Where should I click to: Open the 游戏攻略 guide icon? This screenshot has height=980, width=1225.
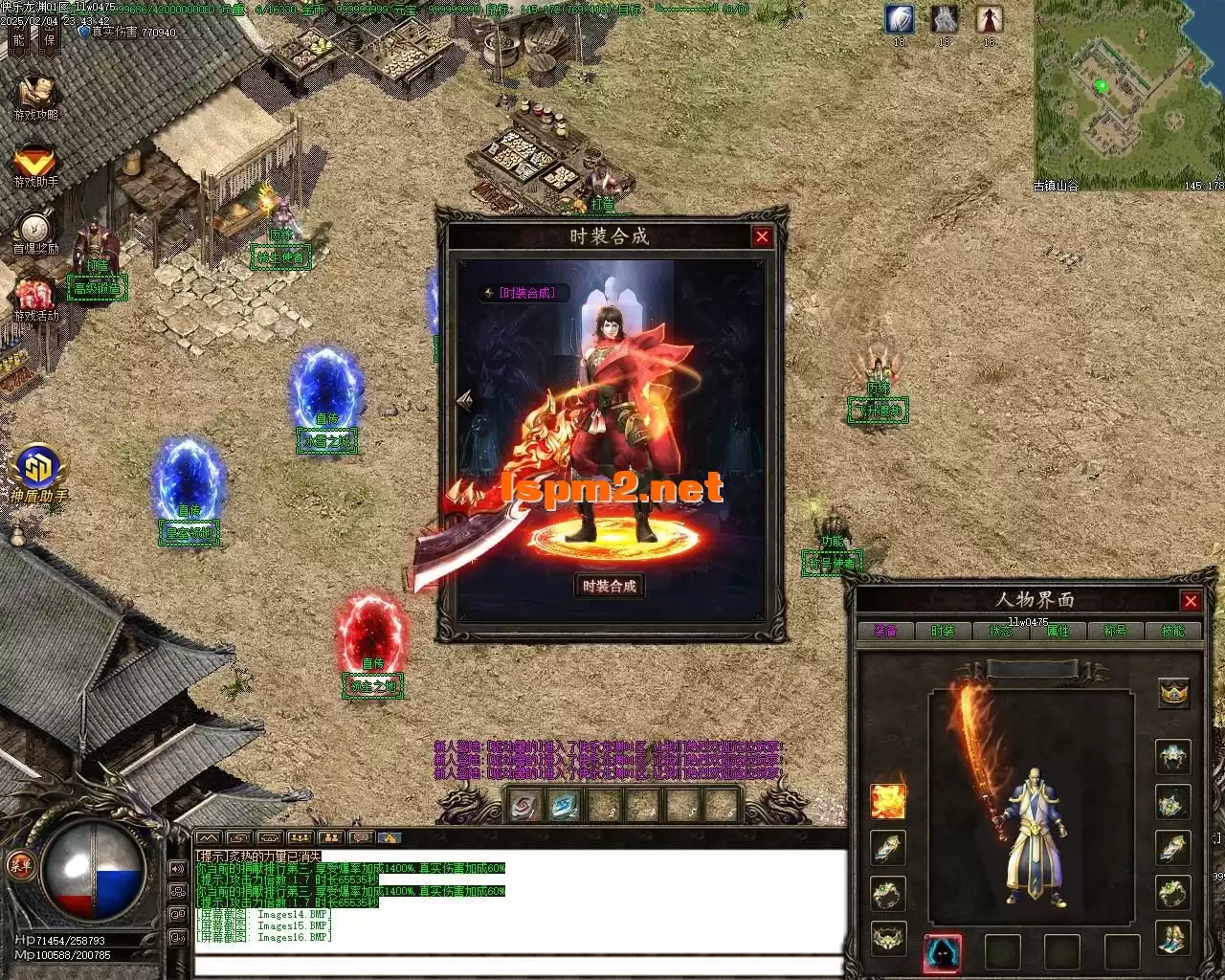35,97
